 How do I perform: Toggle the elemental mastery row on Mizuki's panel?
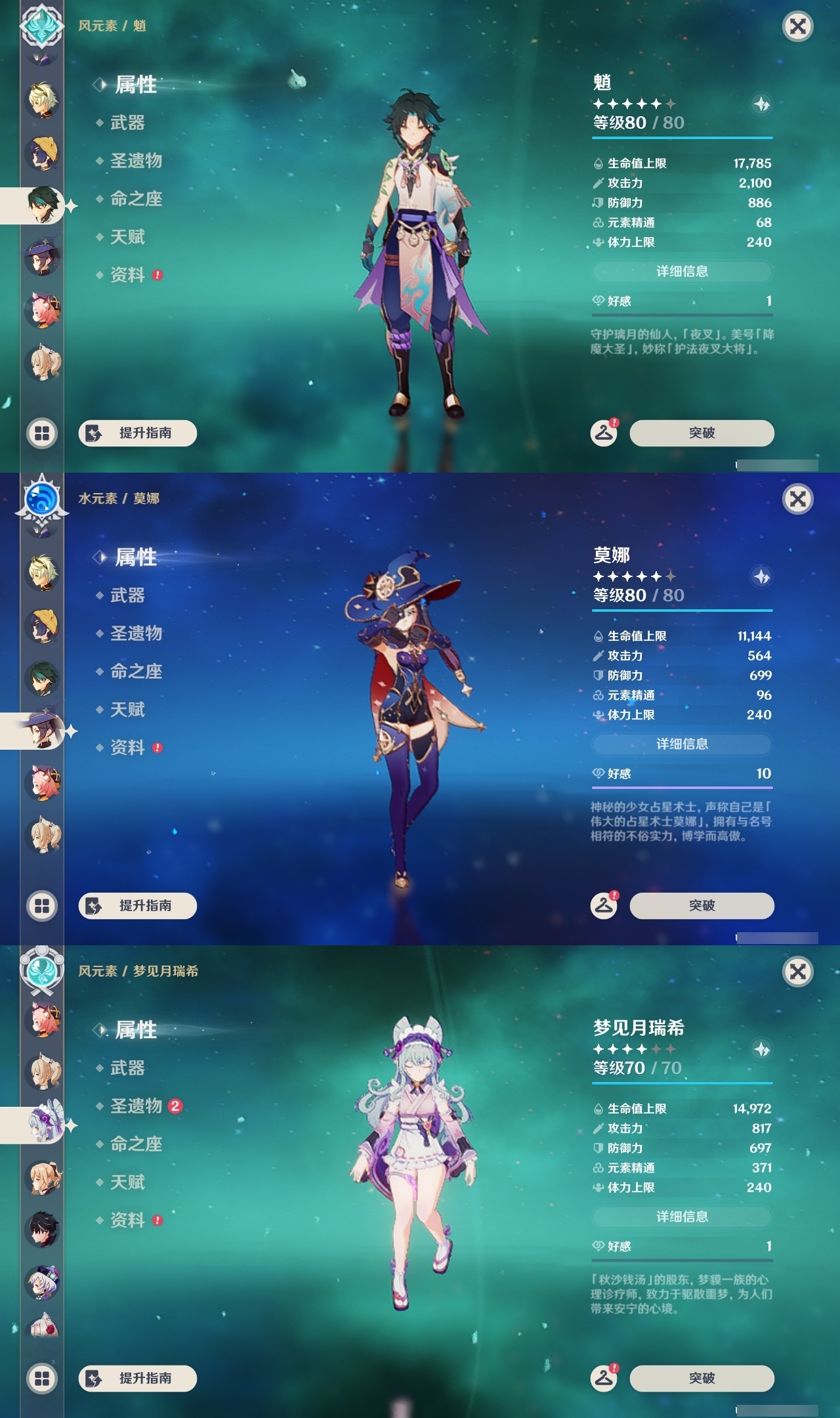click(682, 1168)
